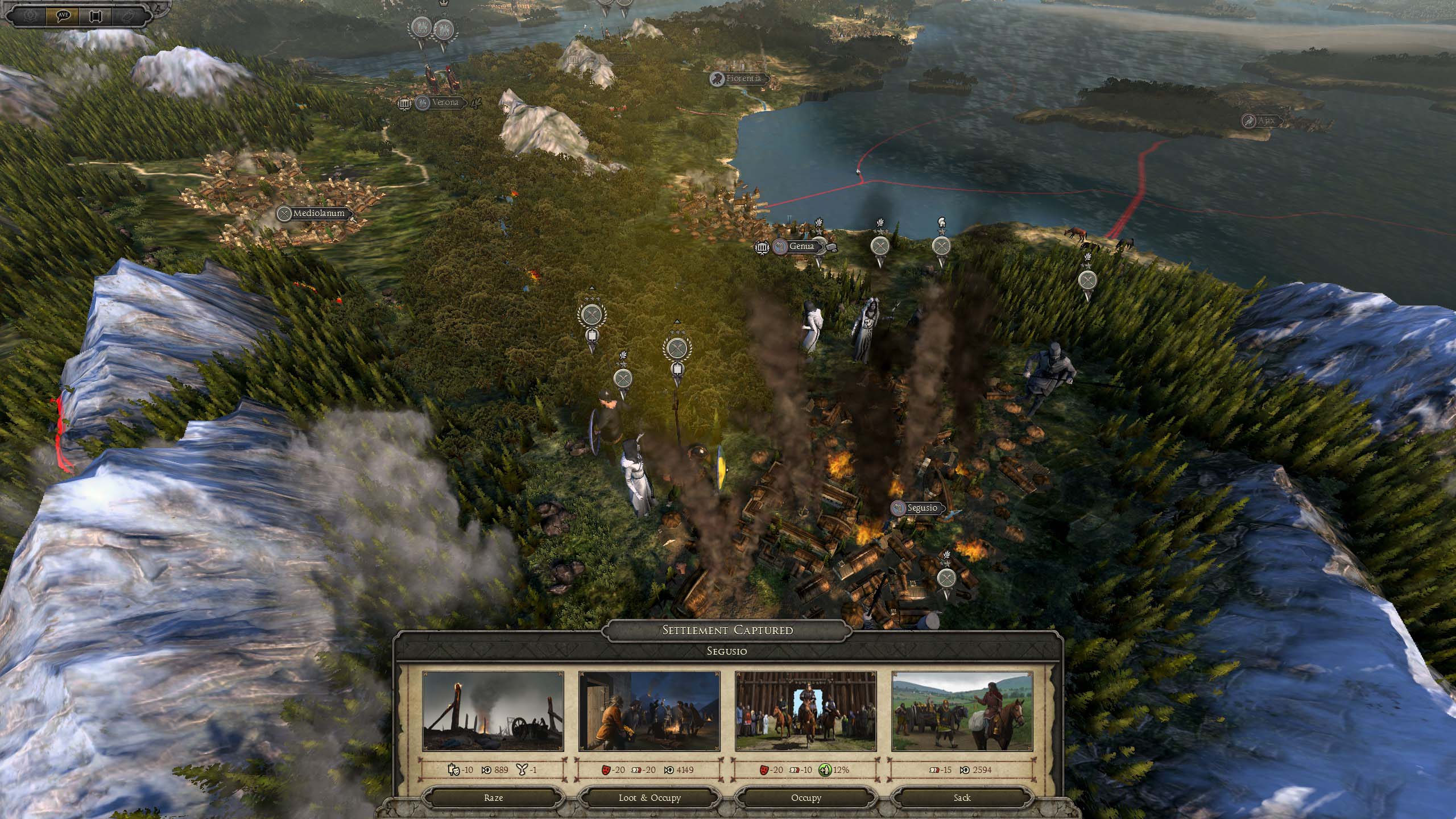
Task: Click the burning ruins Raze thumbnail
Action: 493,712
